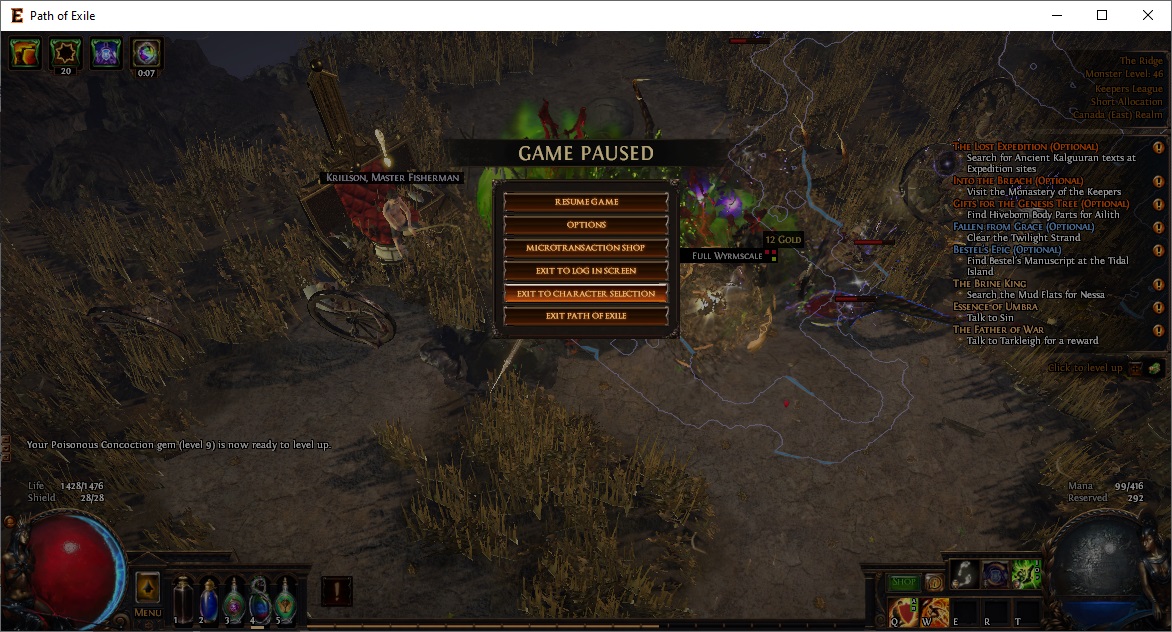The width and height of the screenshot is (1172, 632).
Task: Click the red exclamation notification icon
Action: pyautogui.click(x=337, y=591)
